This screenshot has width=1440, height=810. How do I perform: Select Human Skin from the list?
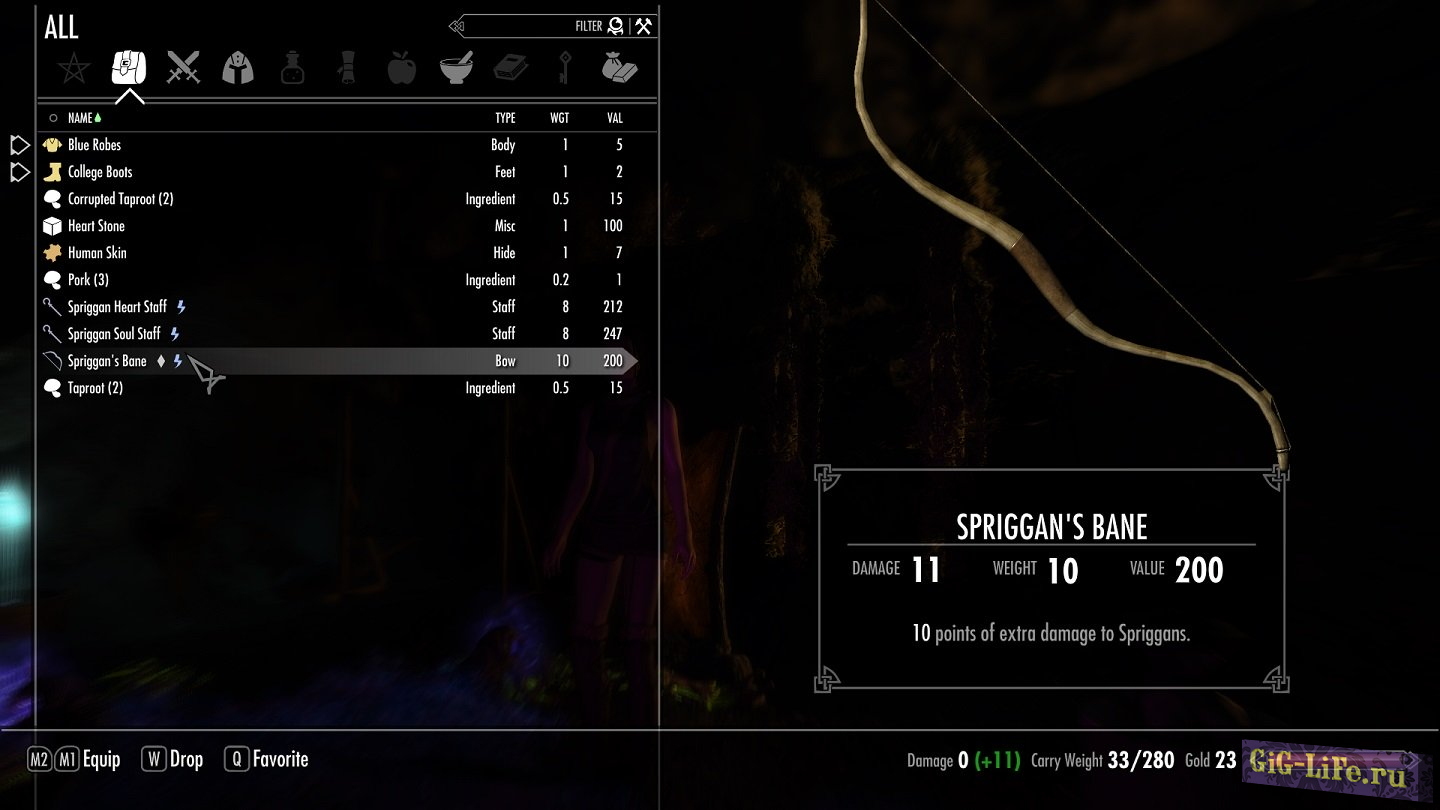pos(97,253)
